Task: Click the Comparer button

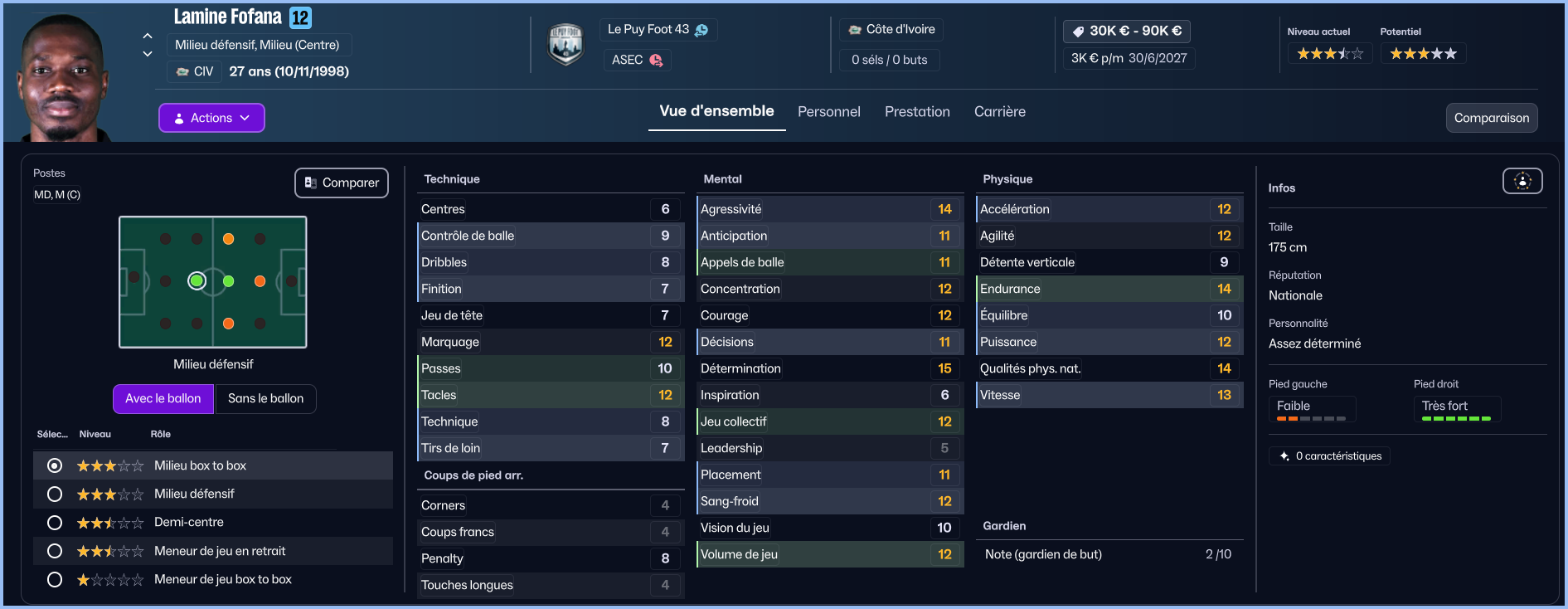Action: [342, 183]
